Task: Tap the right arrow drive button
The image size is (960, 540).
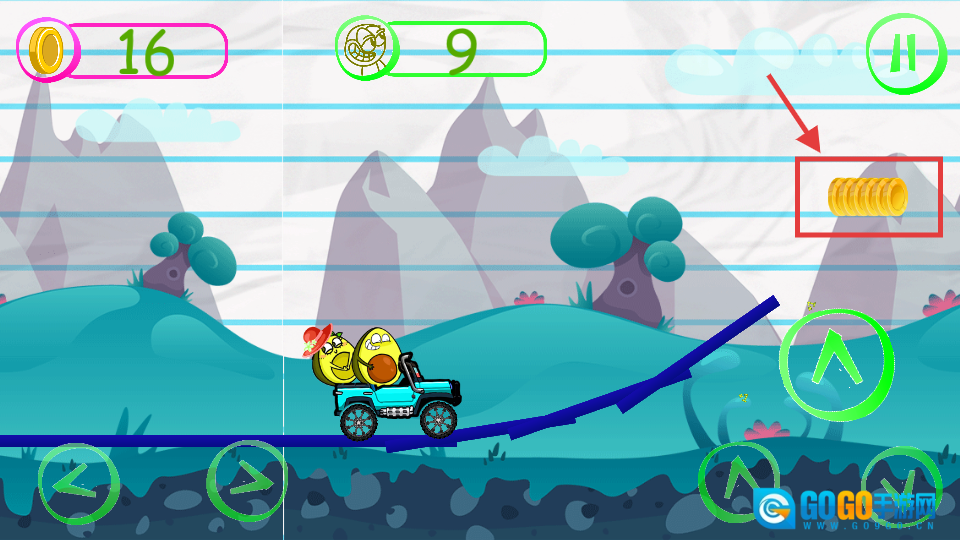Action: (x=246, y=482)
